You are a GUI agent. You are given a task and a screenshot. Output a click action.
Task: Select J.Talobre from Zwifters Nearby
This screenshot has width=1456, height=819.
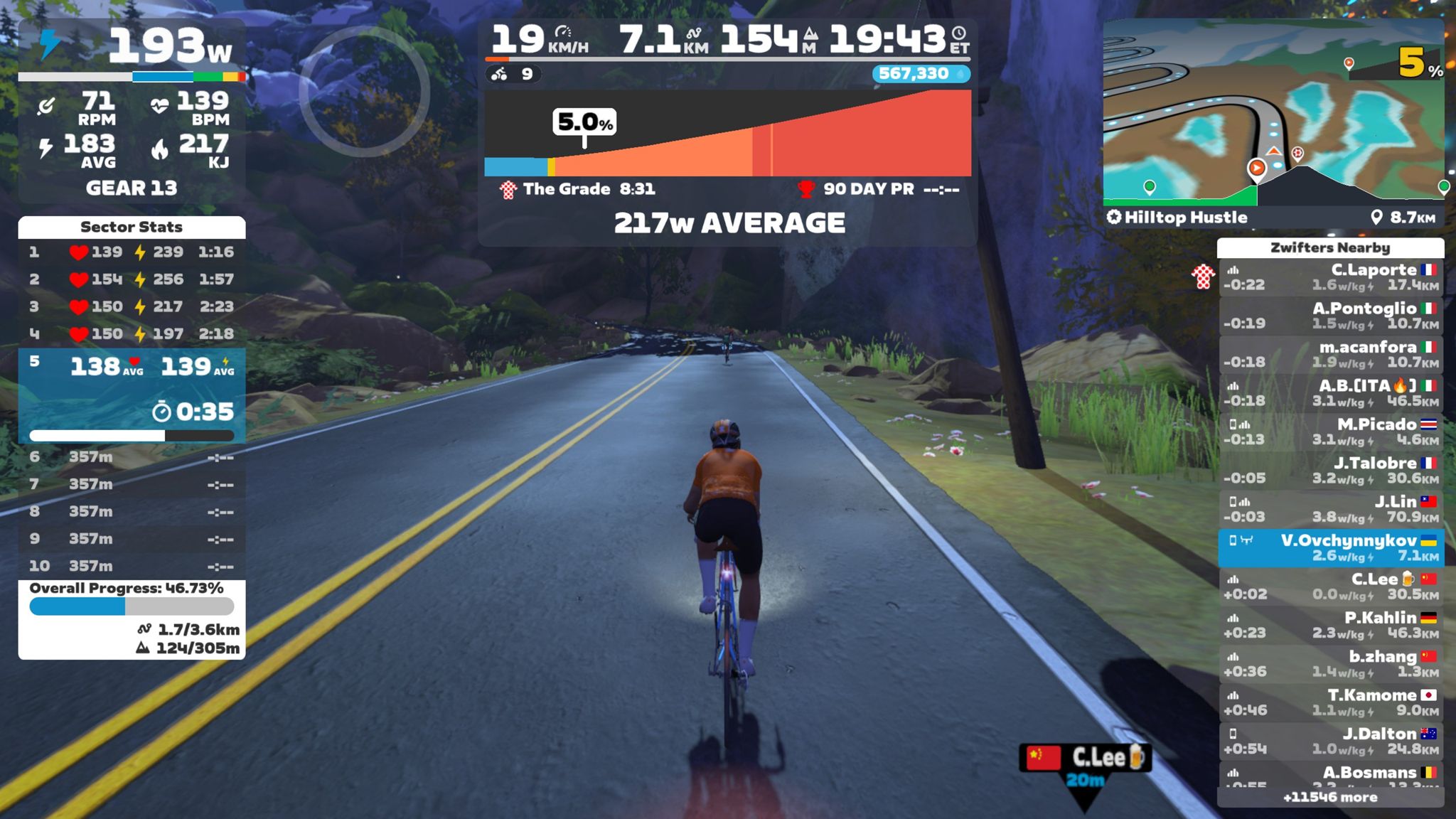point(1331,470)
